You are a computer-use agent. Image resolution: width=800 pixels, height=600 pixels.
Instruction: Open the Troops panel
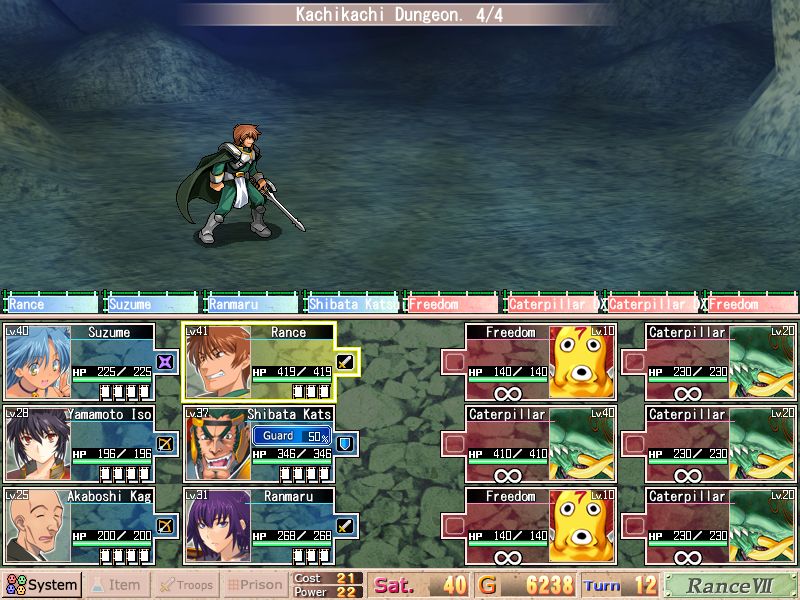[x=186, y=585]
